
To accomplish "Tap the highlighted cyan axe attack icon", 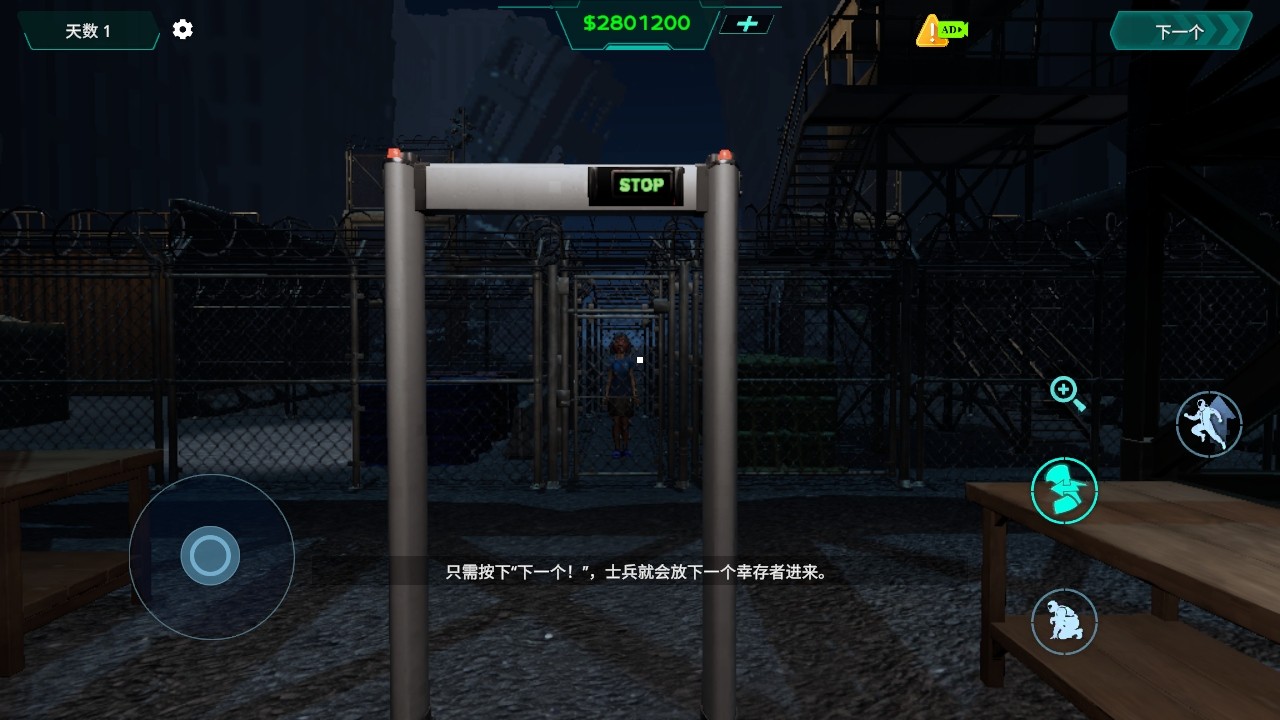I will tap(1063, 490).
